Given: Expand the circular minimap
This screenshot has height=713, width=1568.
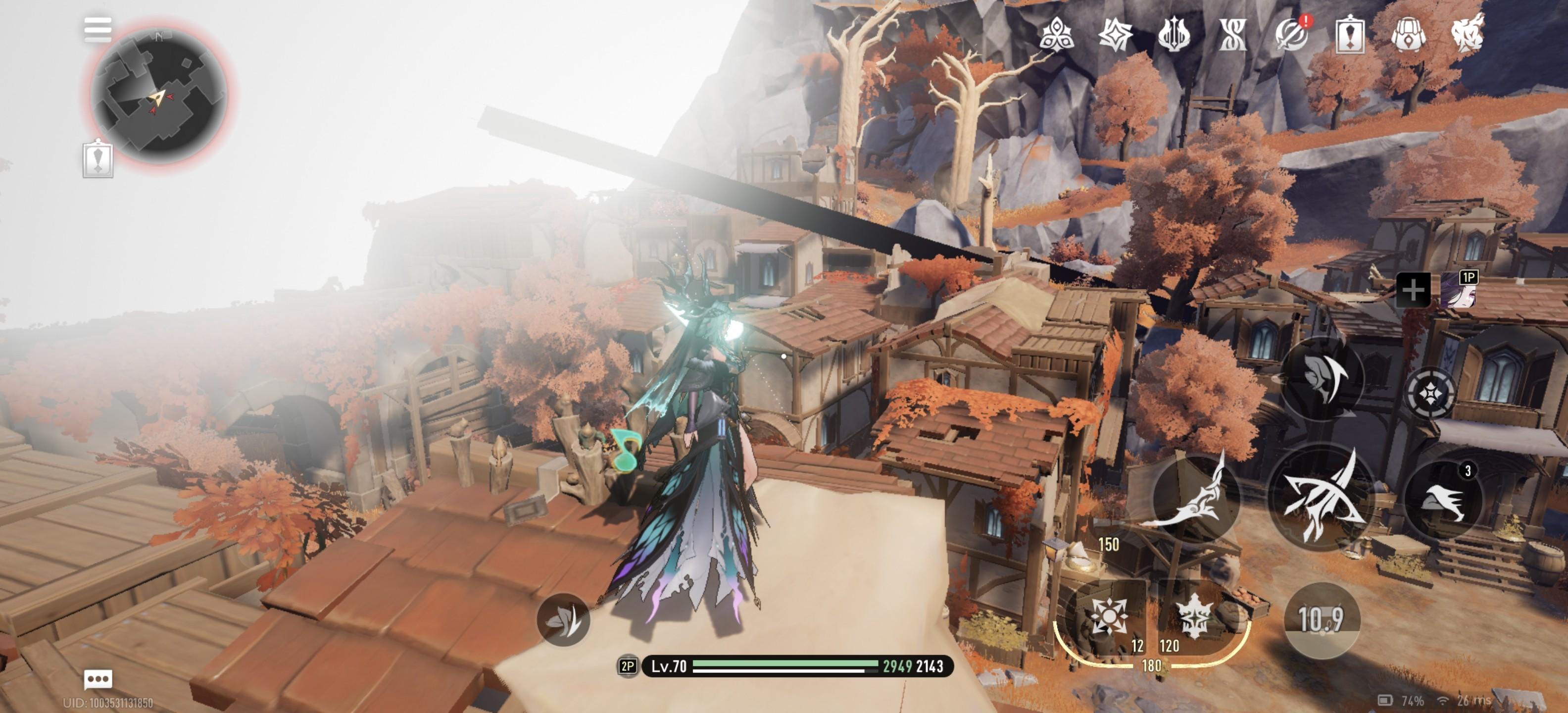Looking at the screenshot, I should tap(159, 96).
